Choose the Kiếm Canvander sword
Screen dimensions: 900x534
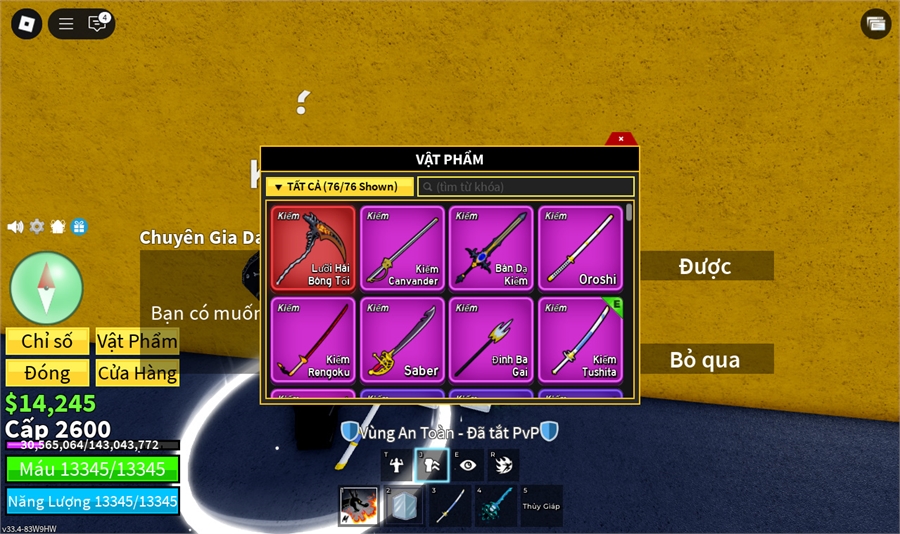(x=402, y=248)
